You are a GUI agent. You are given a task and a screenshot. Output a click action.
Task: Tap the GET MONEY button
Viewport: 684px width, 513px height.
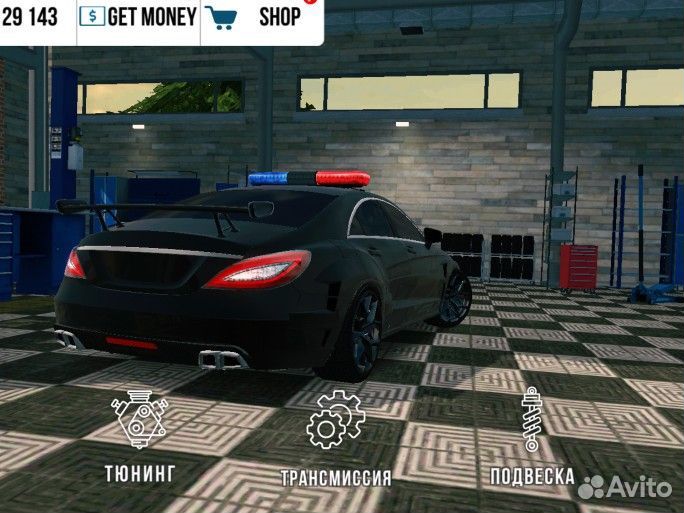point(139,17)
